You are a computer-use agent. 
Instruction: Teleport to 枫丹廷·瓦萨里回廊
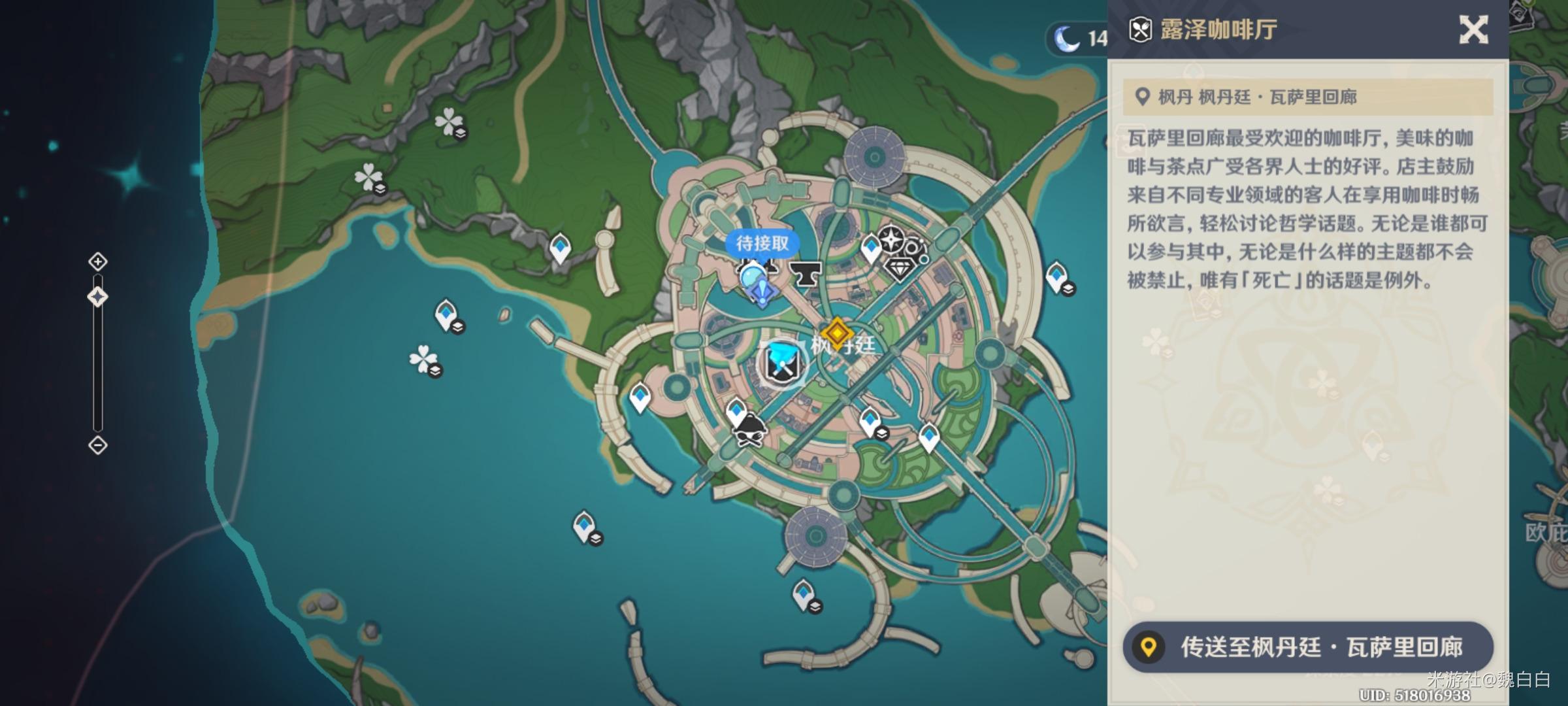pos(1308,647)
